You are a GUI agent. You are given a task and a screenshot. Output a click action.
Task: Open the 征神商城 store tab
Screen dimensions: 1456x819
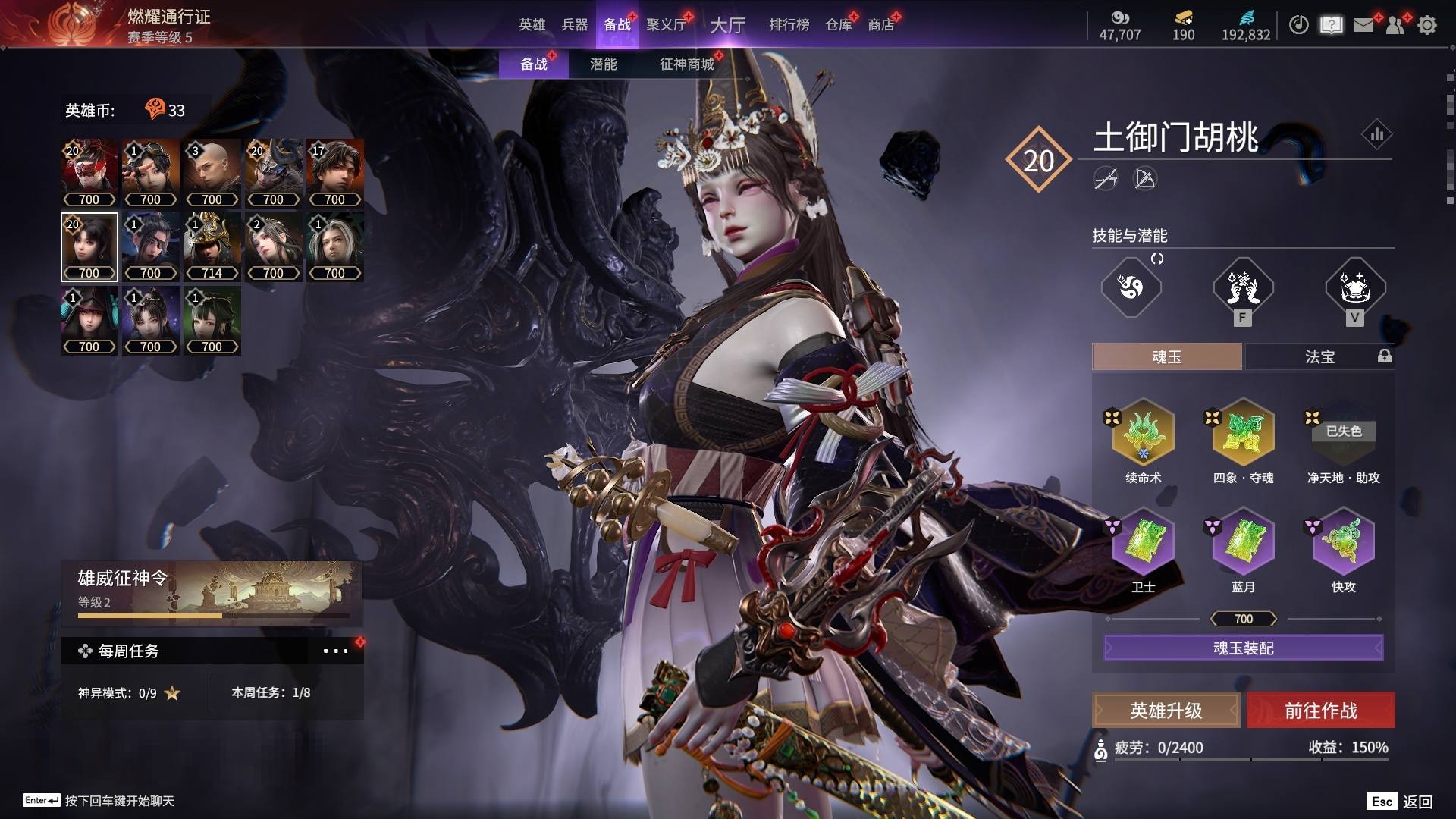(686, 64)
